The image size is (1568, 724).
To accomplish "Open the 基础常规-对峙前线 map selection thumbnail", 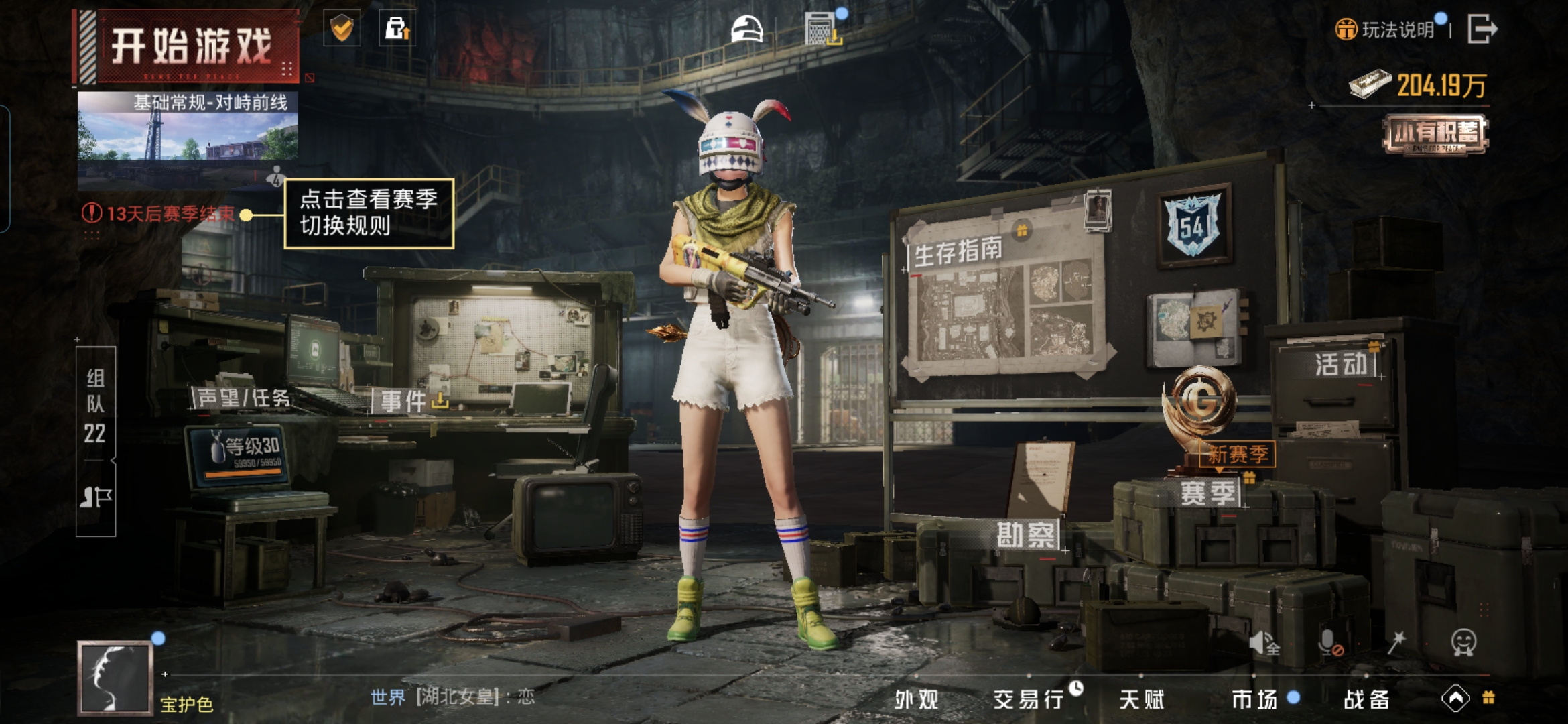I will click(x=188, y=134).
